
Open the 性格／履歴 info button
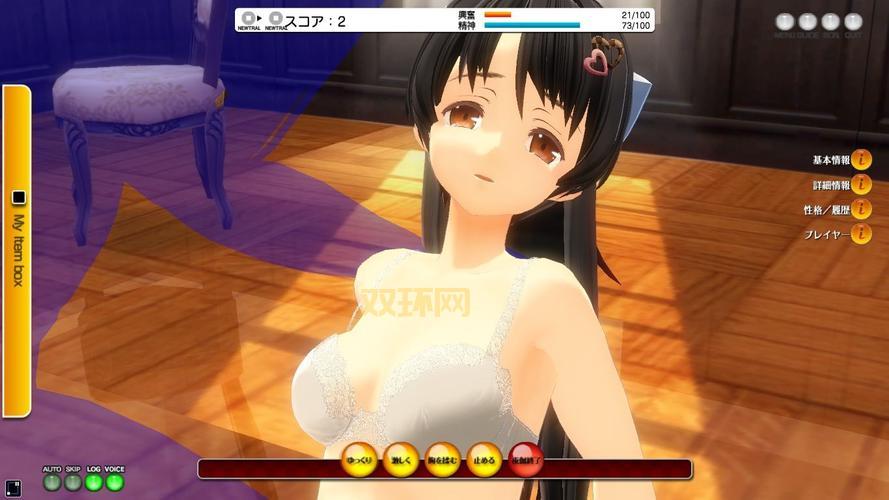pos(860,210)
